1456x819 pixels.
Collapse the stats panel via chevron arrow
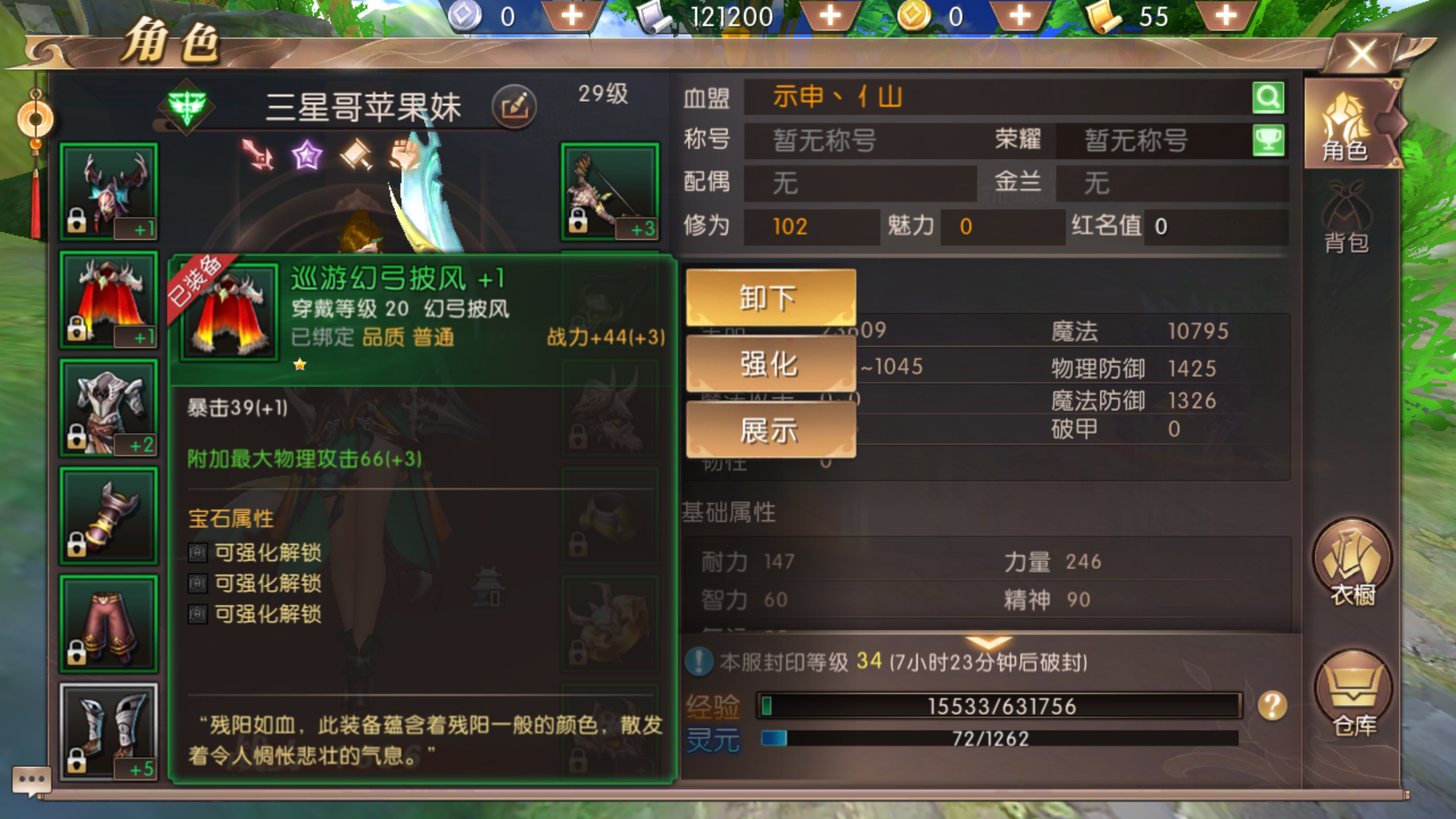(988, 643)
